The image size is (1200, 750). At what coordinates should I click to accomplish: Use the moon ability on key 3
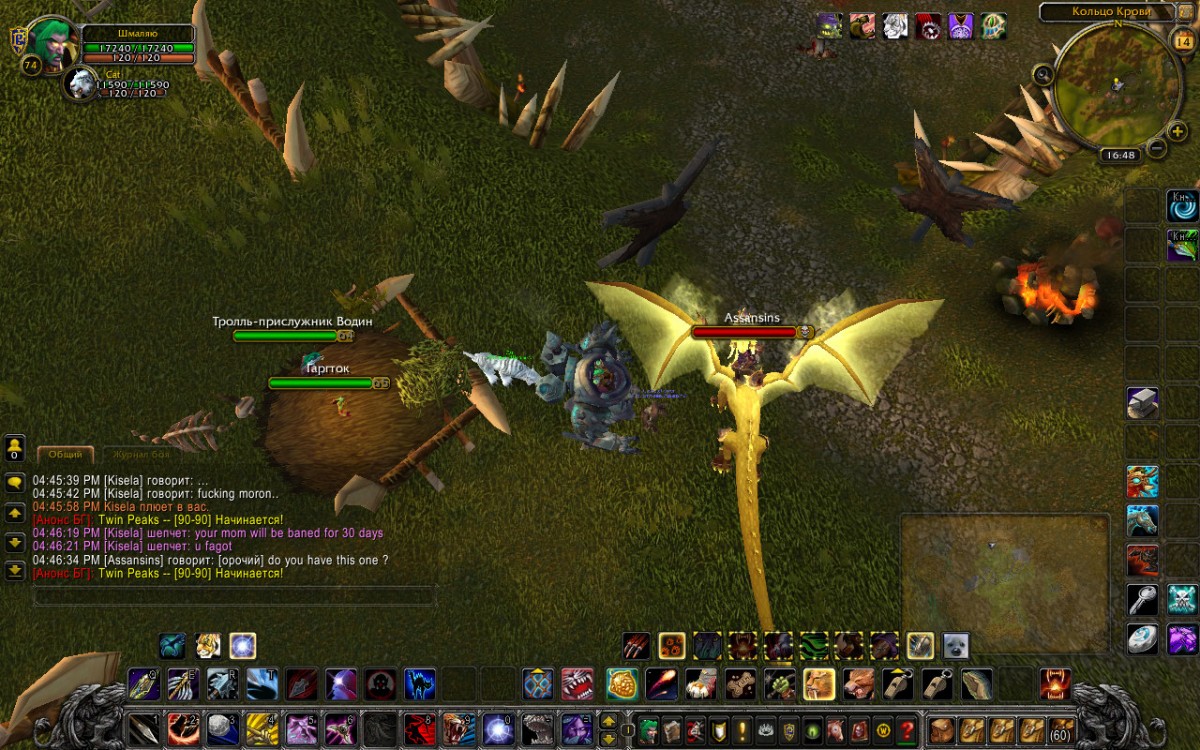click(221, 729)
